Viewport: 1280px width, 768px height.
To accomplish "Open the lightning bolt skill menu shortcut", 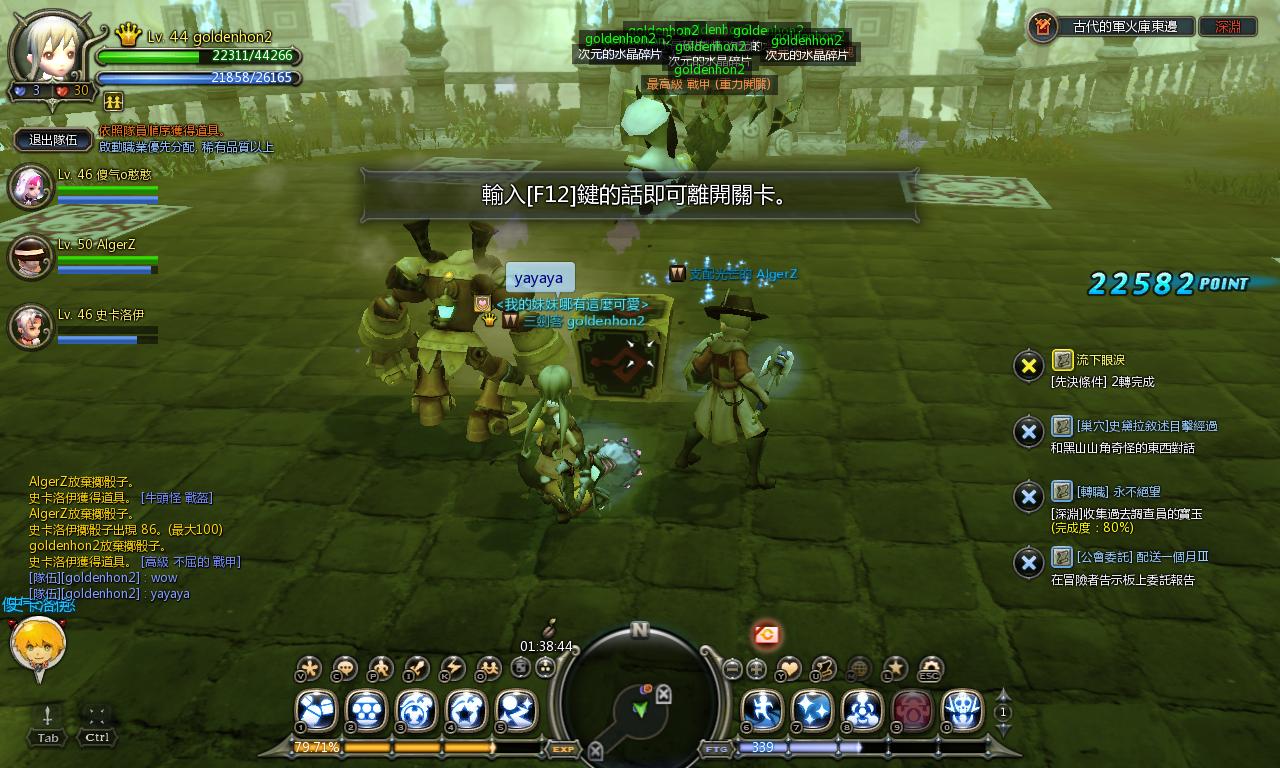I will pos(452,668).
